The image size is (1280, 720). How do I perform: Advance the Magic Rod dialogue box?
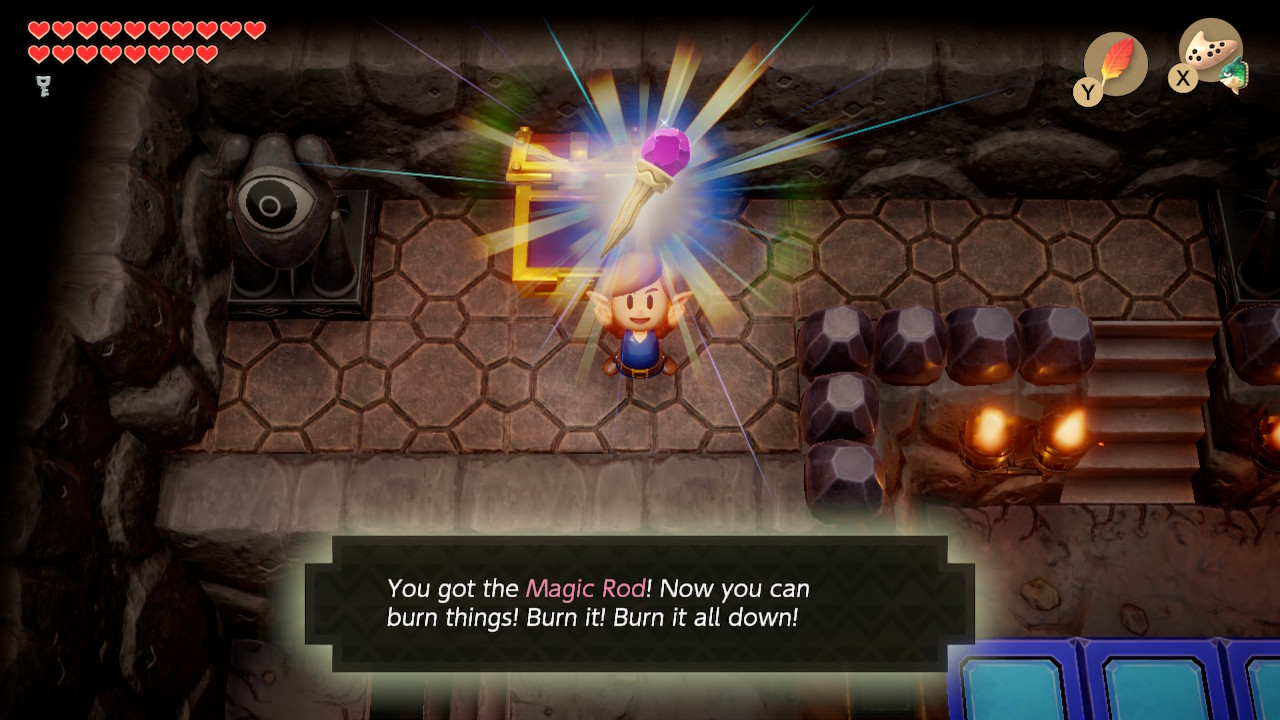pyautogui.click(x=640, y=603)
